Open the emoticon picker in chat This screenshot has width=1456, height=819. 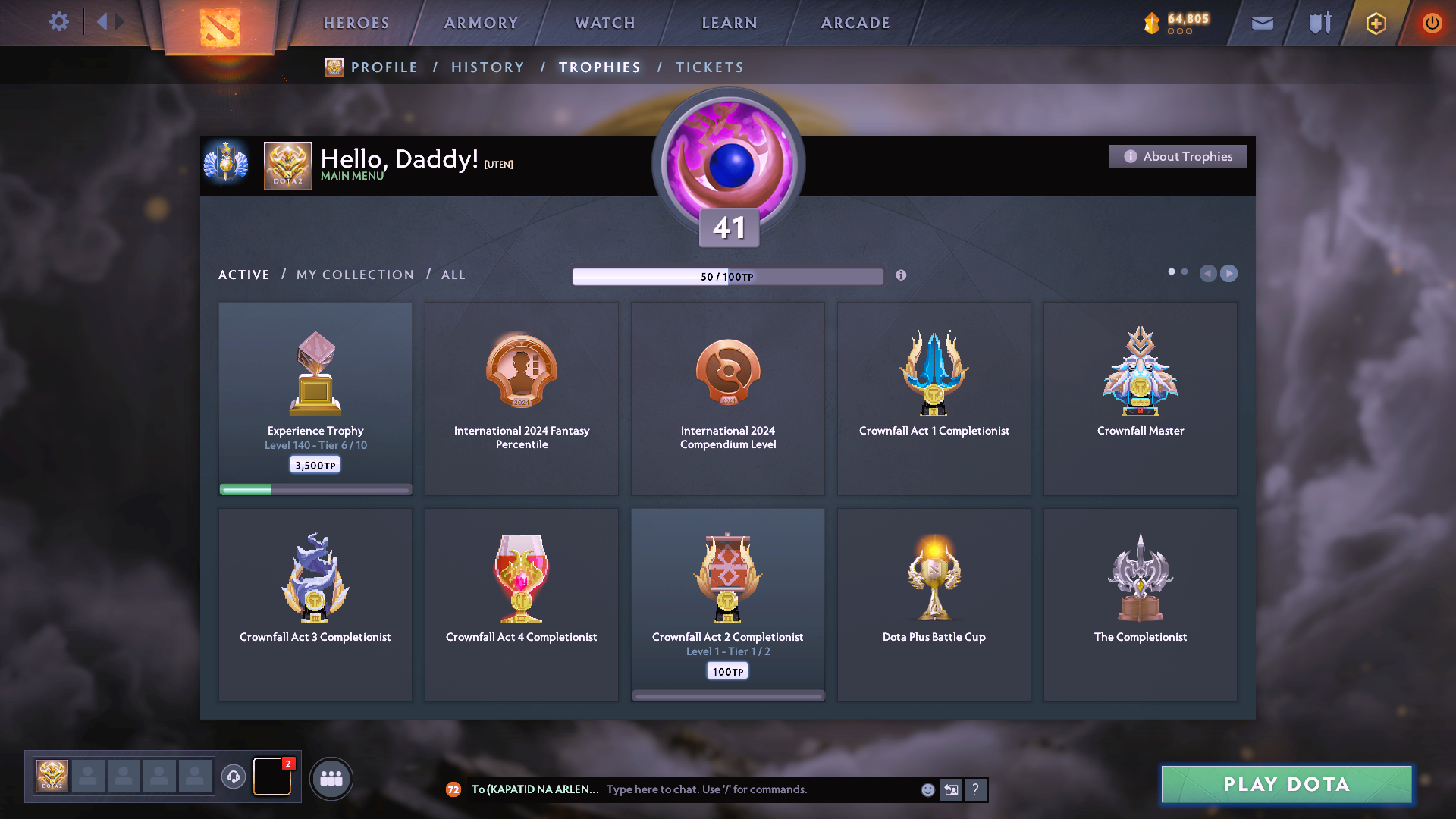tap(927, 789)
